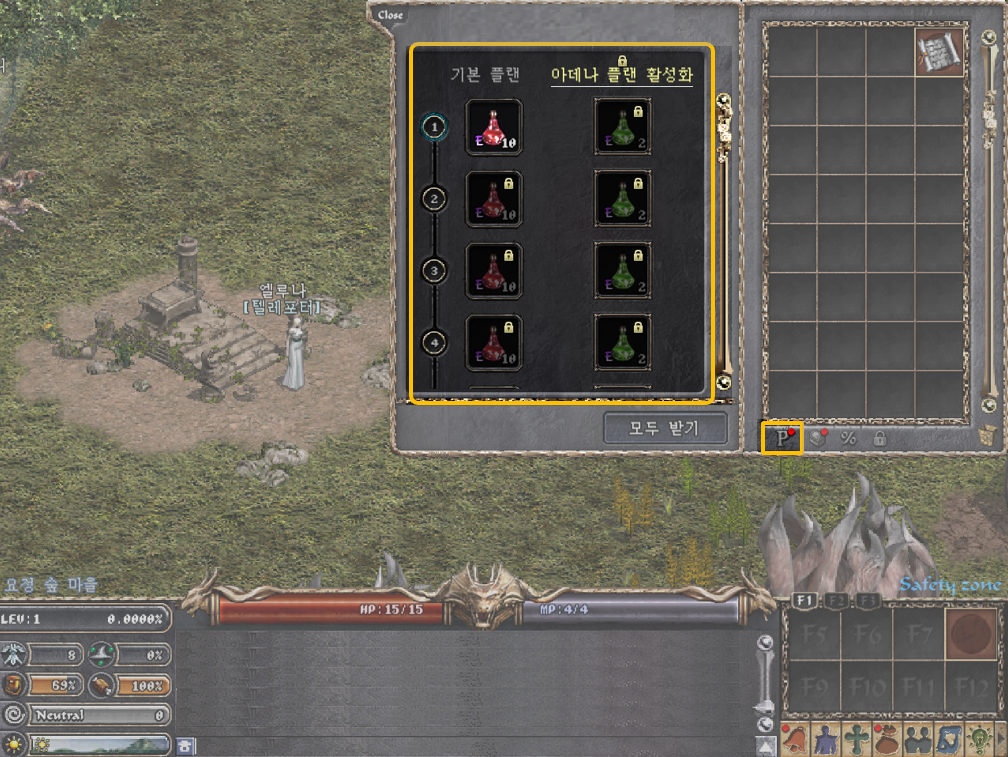
Task: Select the step 2 locked red potion
Action: click(x=493, y=199)
